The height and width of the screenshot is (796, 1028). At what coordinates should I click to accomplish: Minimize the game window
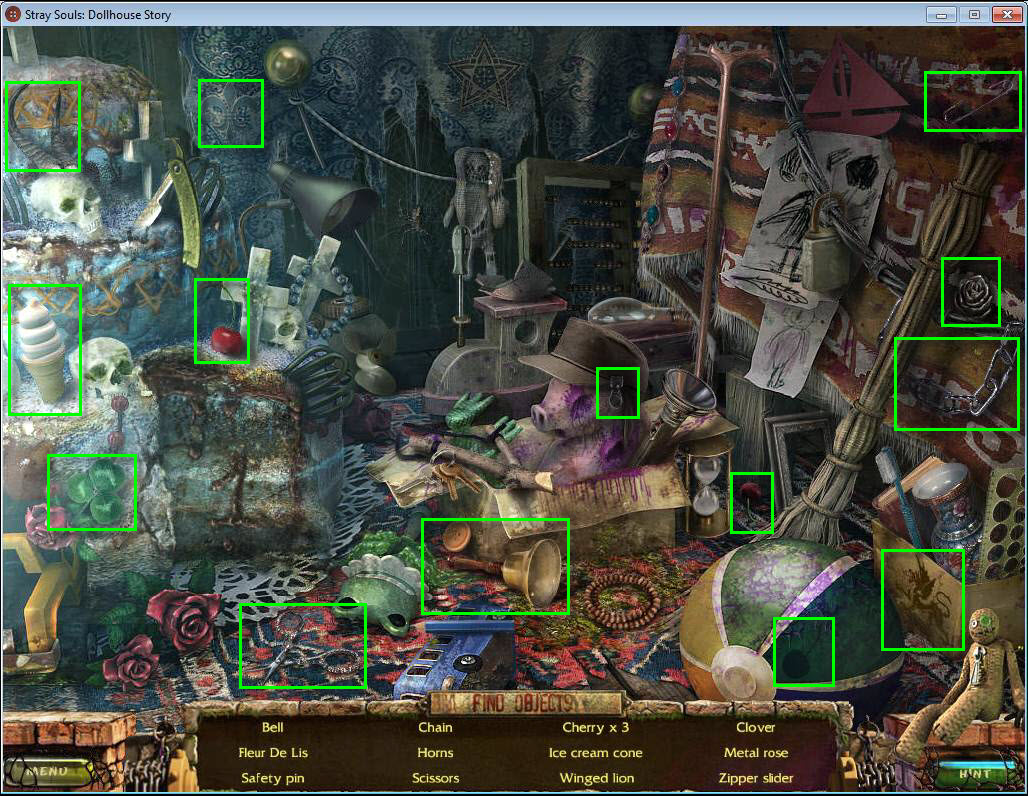[941, 14]
